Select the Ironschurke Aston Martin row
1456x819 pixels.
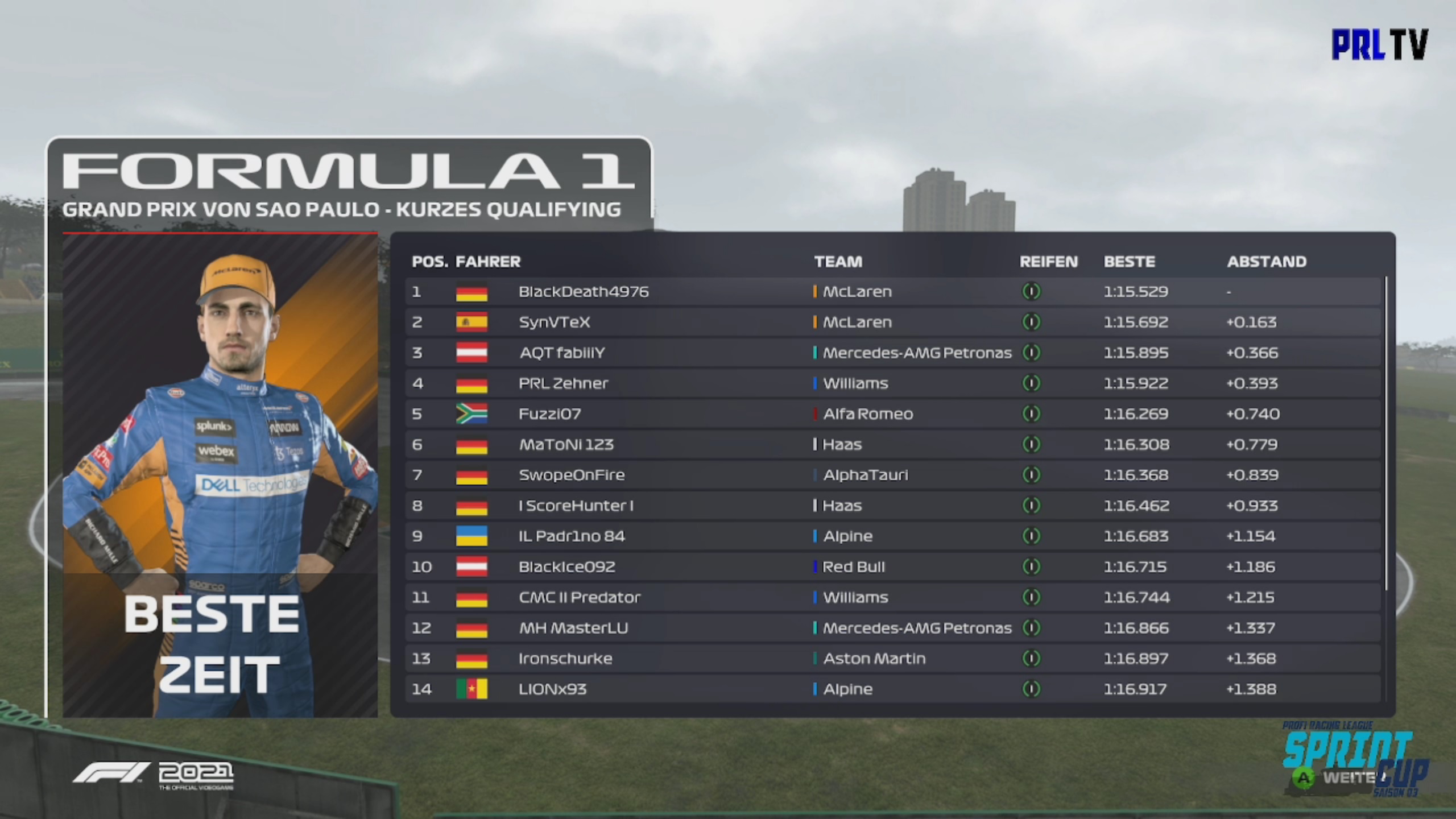coord(893,659)
